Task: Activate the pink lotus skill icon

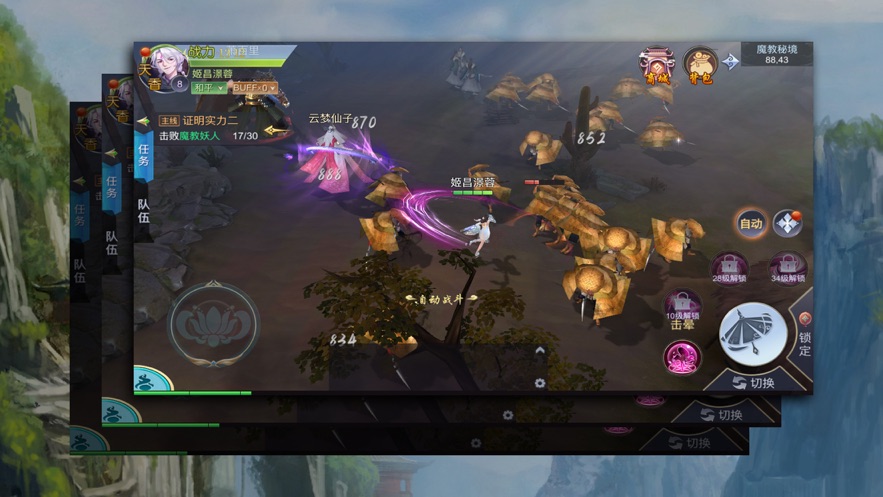Action: (683, 357)
